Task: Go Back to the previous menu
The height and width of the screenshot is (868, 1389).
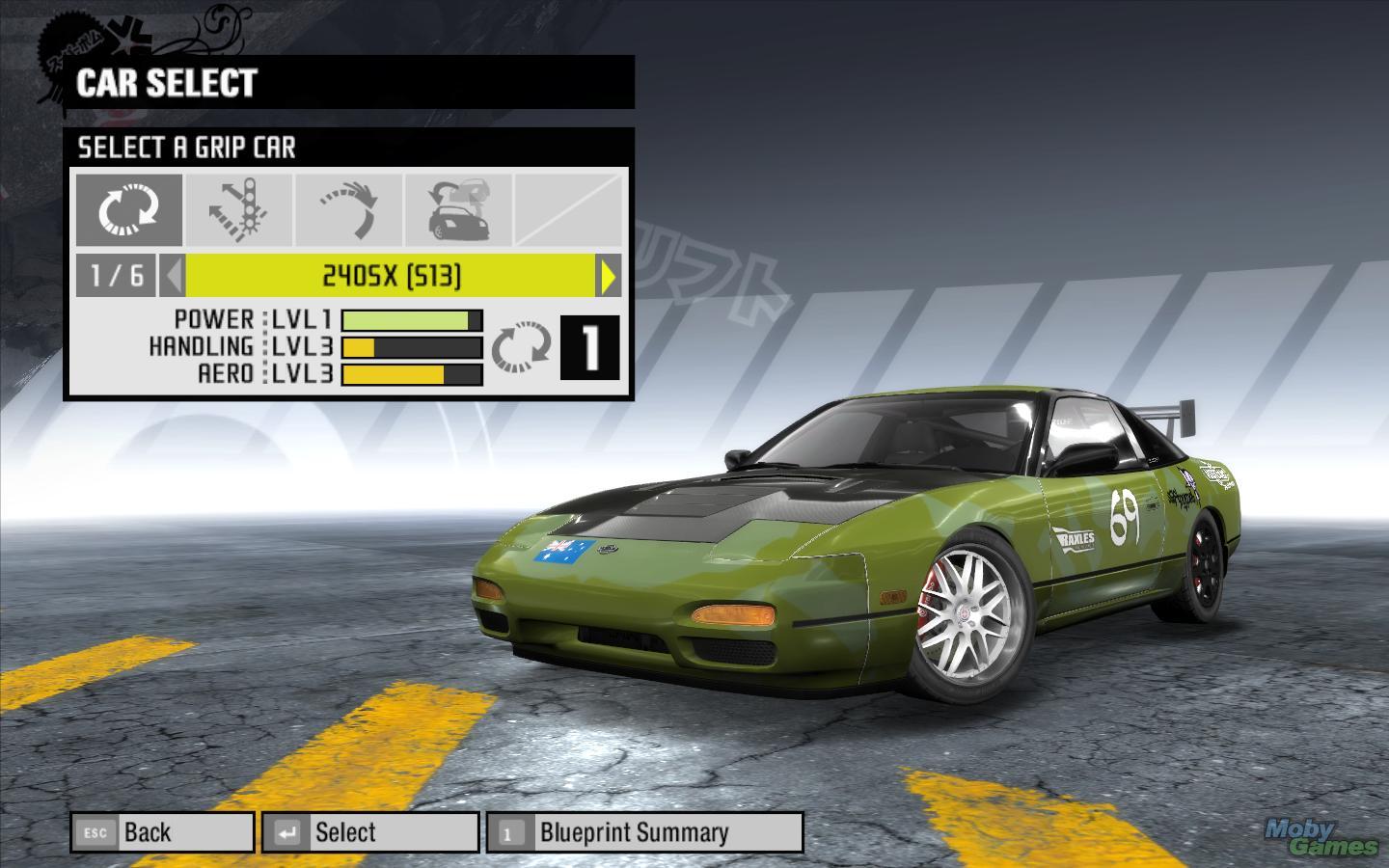Action: tap(162, 832)
